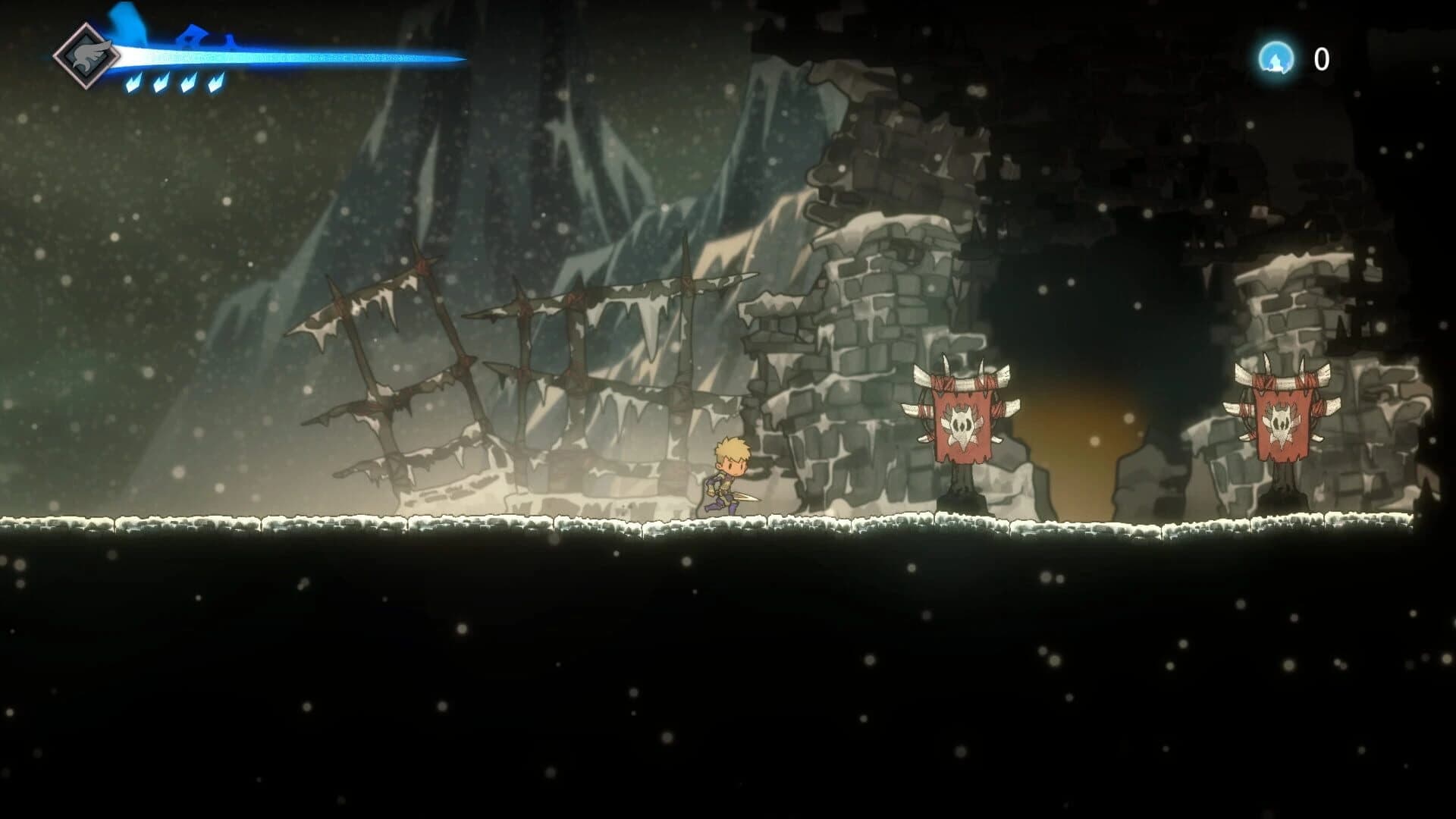1456x819 pixels.
Task: Select the glowing blue orb currency icon
Action: pyautogui.click(x=1276, y=55)
